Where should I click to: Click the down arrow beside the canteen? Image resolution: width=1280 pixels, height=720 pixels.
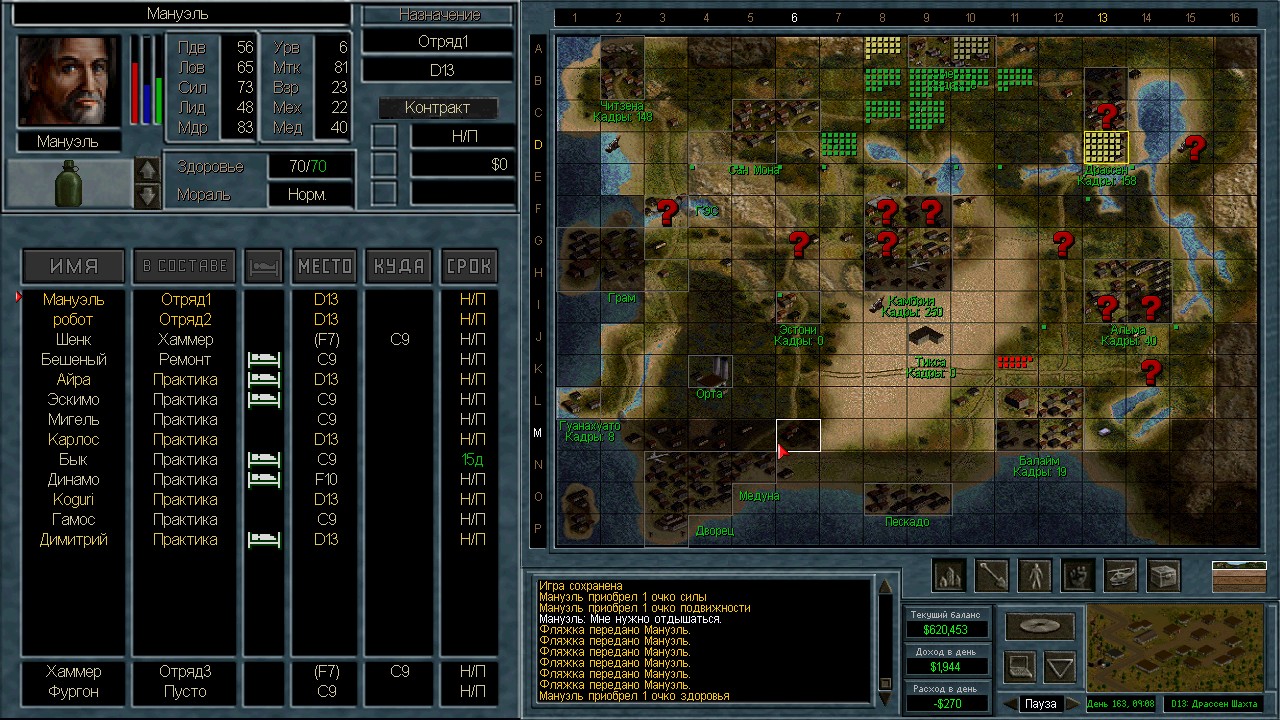147,195
